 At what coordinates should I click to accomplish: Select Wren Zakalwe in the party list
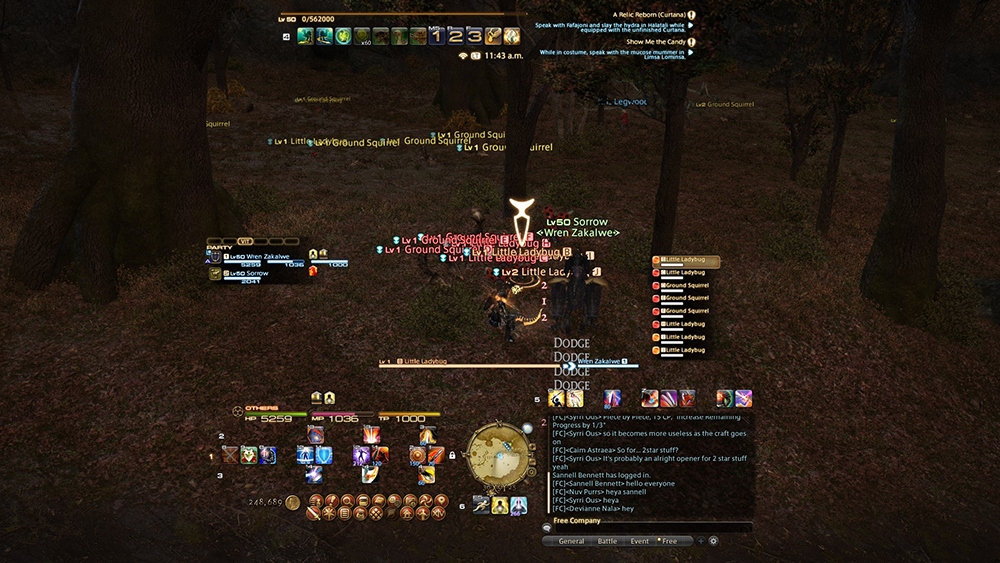(264, 256)
